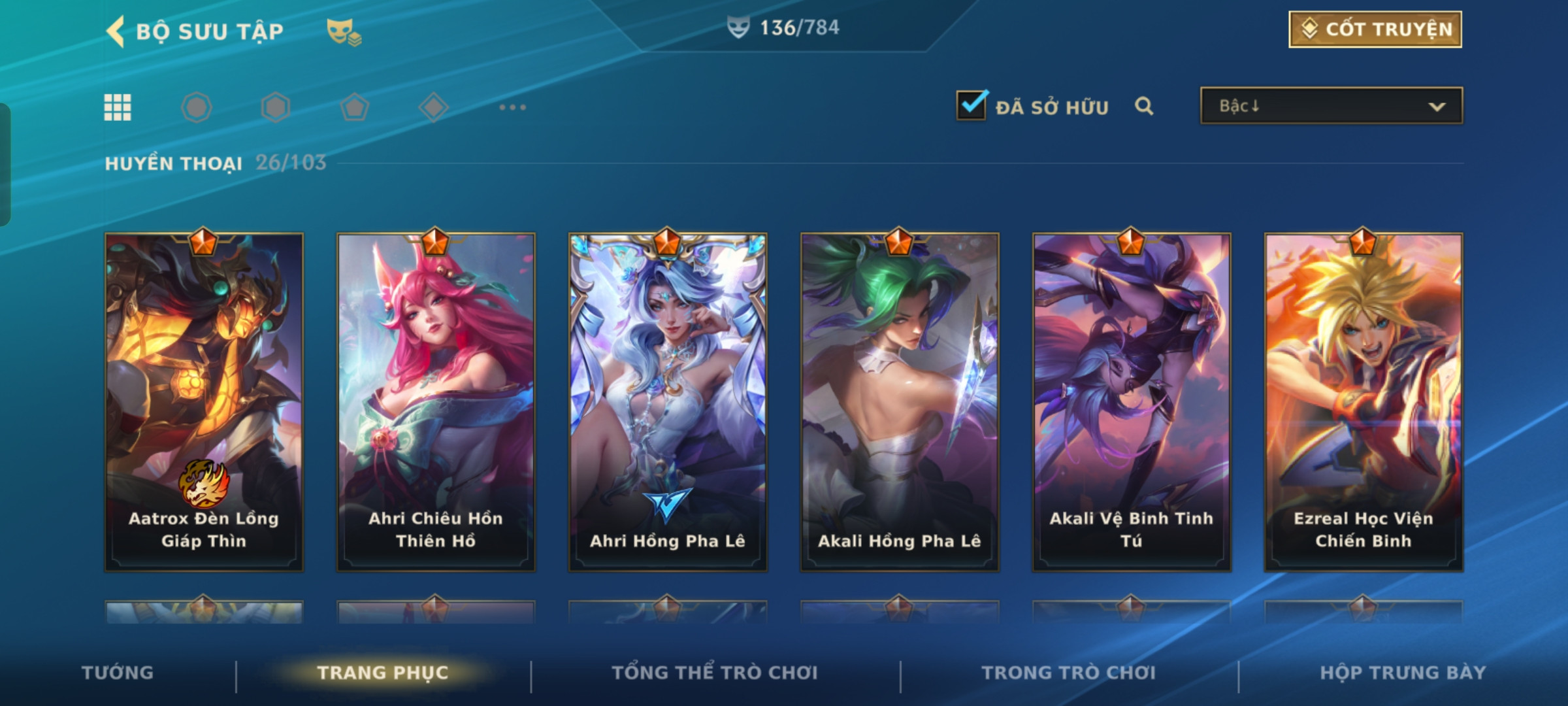Go to Trong Trò Chơi tab

tap(1069, 673)
